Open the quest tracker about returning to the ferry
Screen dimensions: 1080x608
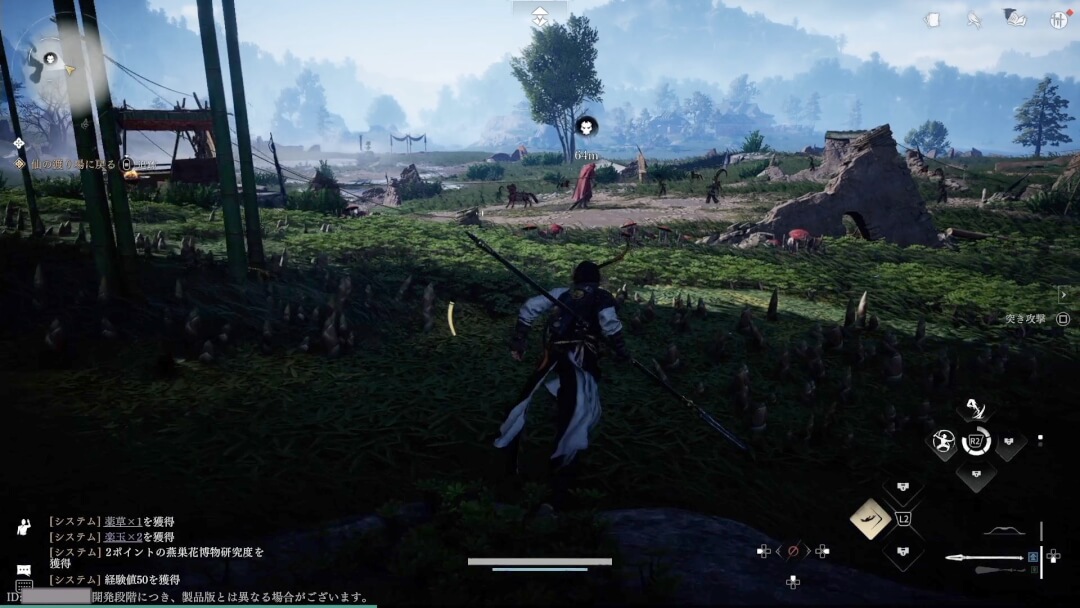(x=78, y=163)
